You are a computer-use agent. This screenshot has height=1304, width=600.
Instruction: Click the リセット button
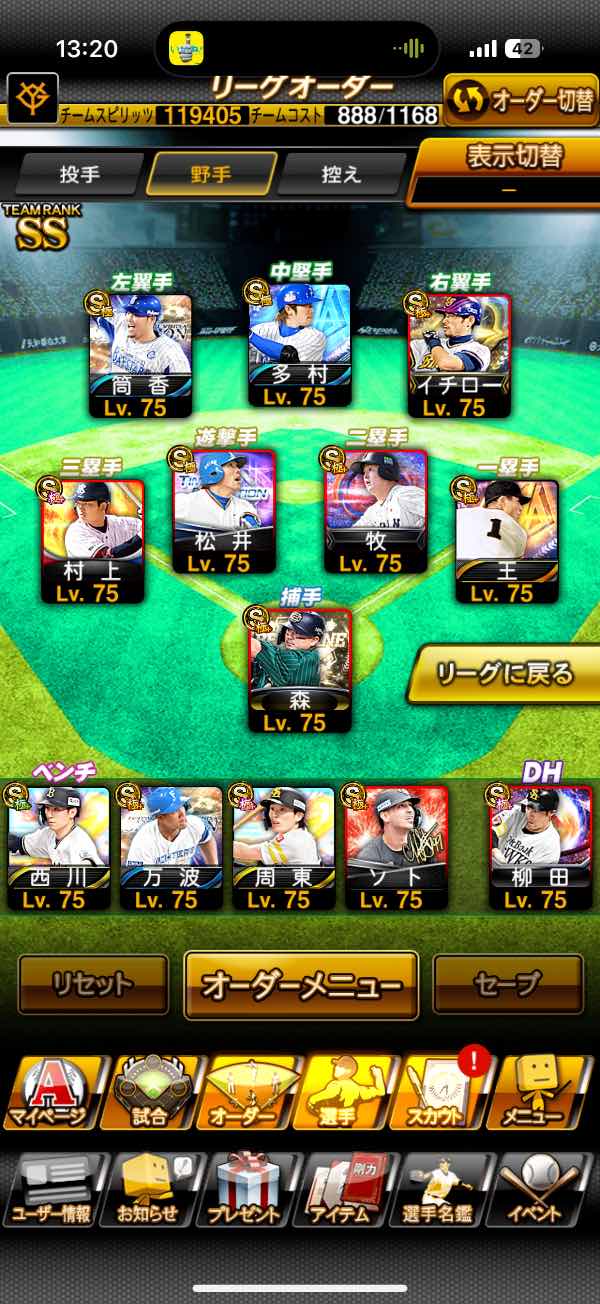(93, 984)
